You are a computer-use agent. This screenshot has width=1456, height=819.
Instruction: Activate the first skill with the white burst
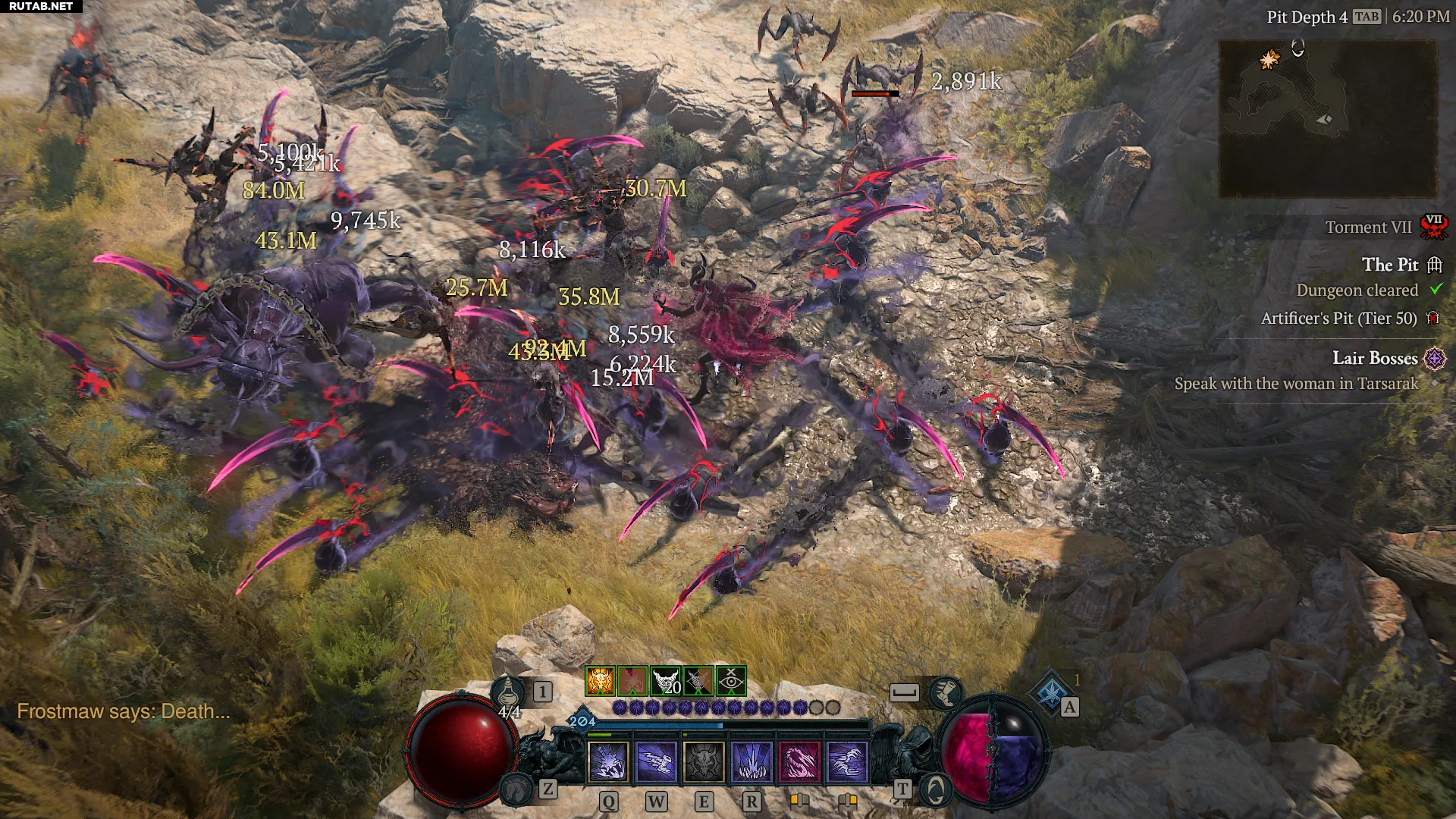(x=608, y=761)
